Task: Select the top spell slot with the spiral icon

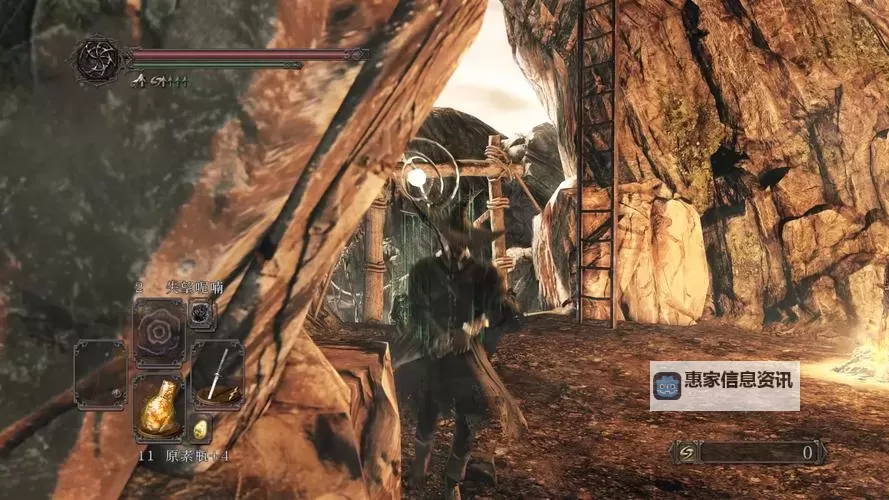Action: (x=159, y=329)
